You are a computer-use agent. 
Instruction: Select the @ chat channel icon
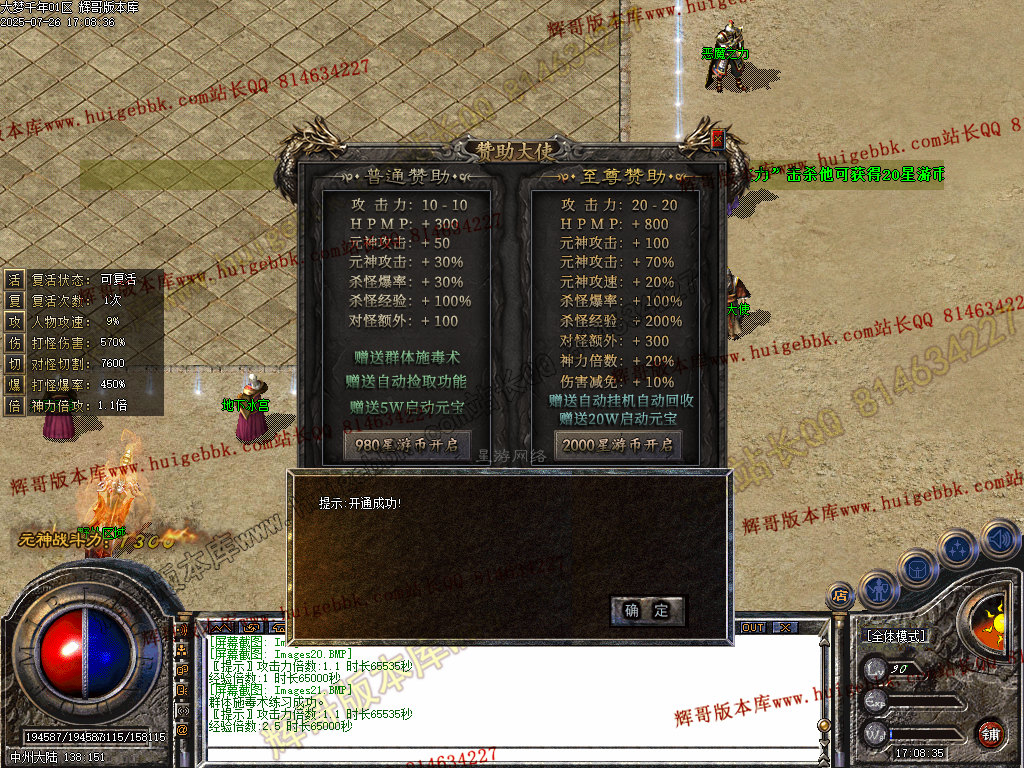click(182, 730)
